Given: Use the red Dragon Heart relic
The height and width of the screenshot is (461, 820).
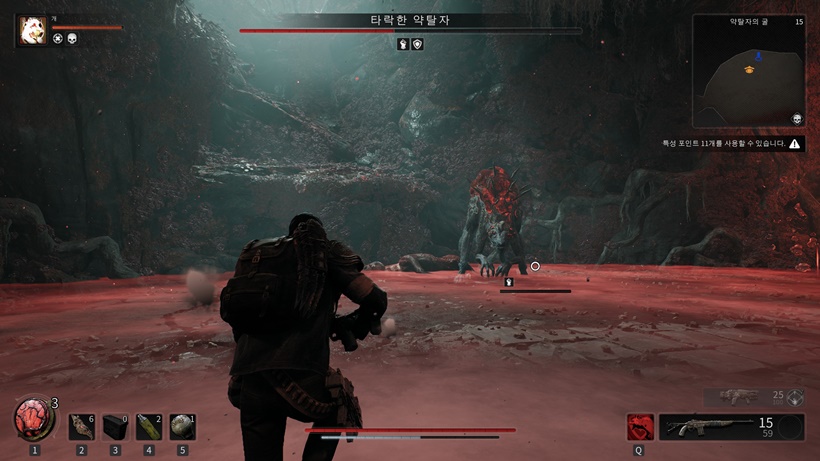Looking at the screenshot, I should click(x=34, y=418).
